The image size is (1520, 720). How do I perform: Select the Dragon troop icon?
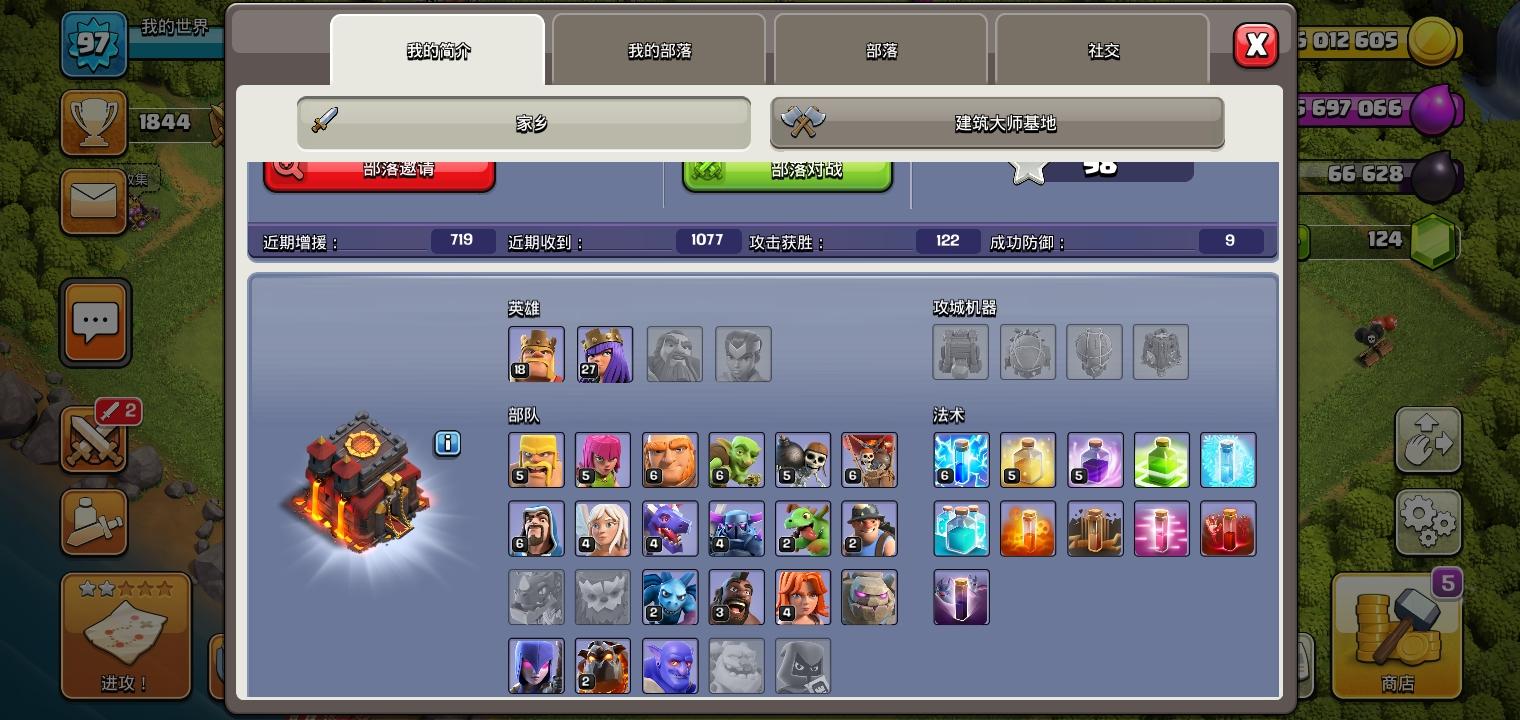pos(670,528)
